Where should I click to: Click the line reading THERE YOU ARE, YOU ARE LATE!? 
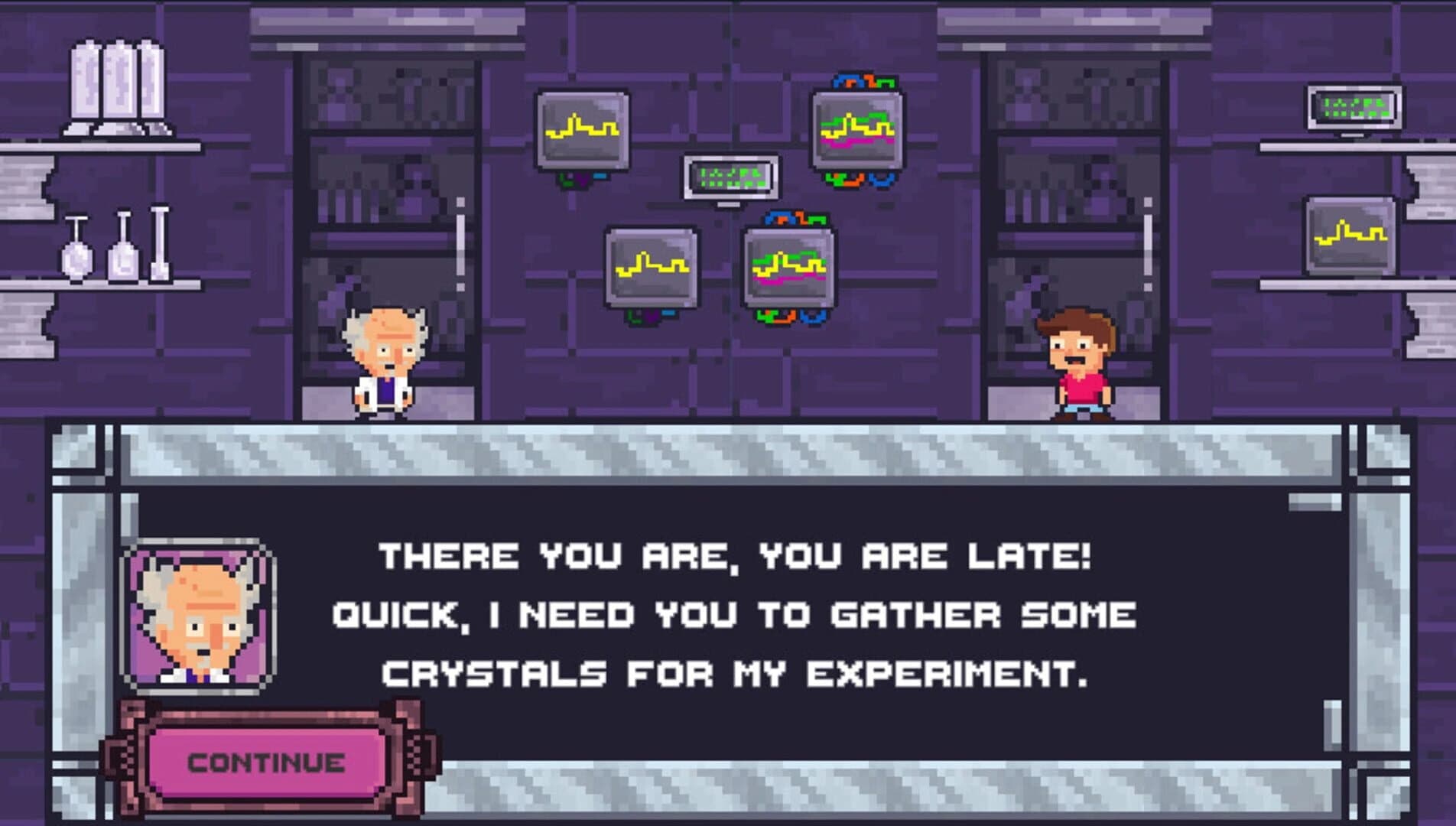click(732, 557)
